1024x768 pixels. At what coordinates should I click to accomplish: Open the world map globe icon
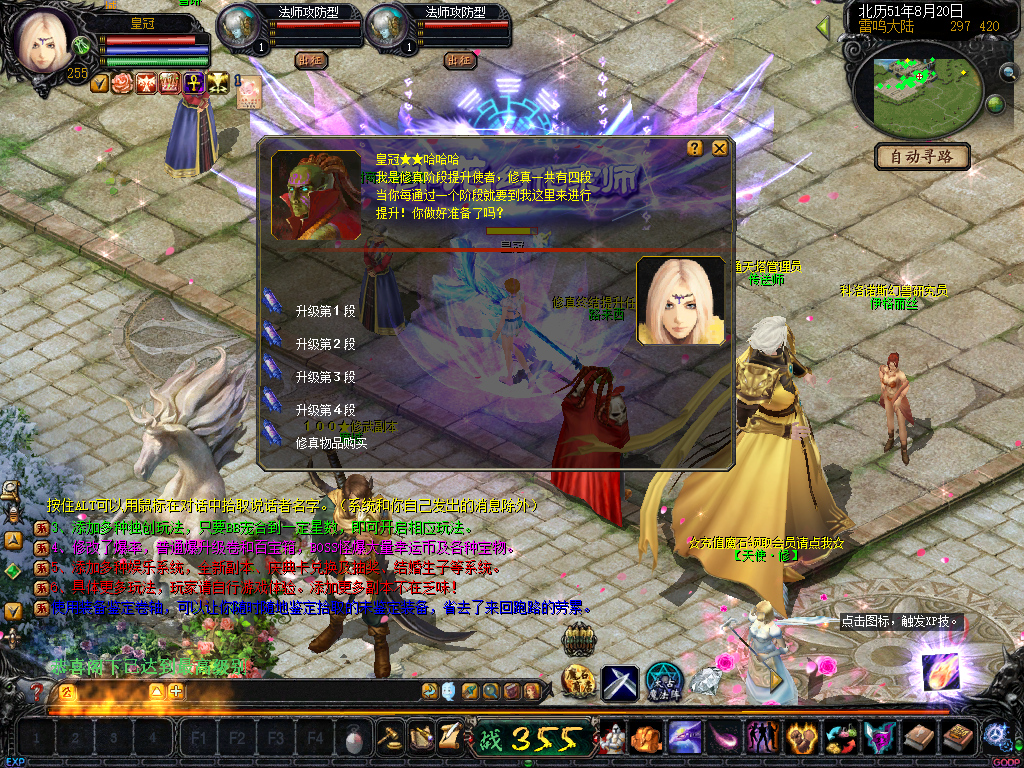pyautogui.click(x=995, y=104)
